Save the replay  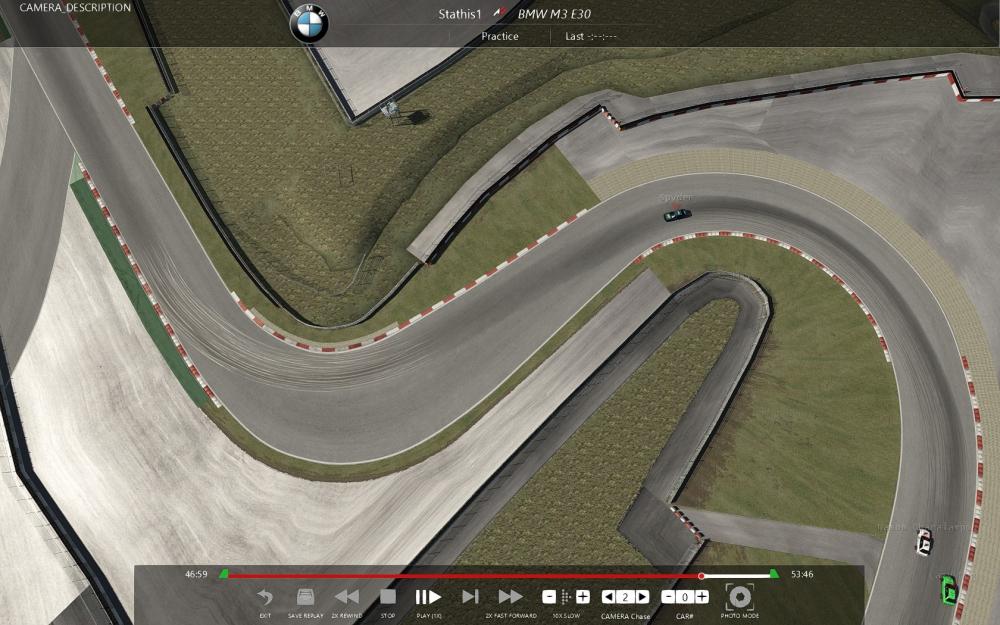click(306, 598)
